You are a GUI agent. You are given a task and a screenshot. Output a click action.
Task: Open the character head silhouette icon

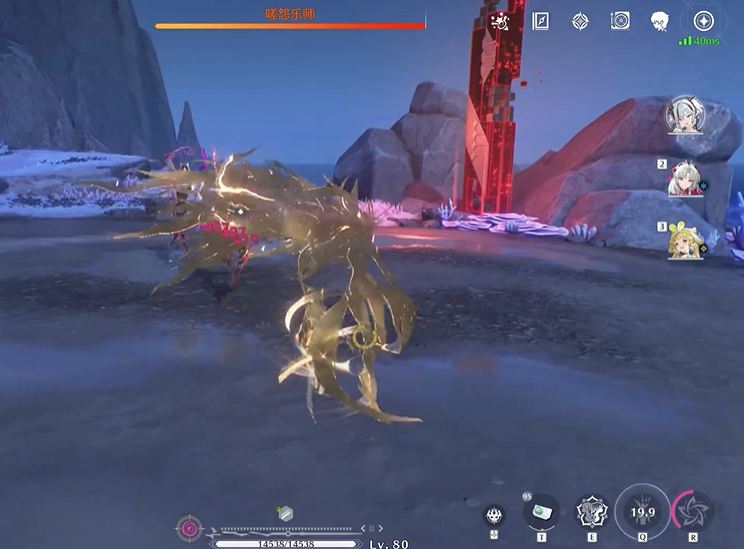pyautogui.click(x=659, y=21)
